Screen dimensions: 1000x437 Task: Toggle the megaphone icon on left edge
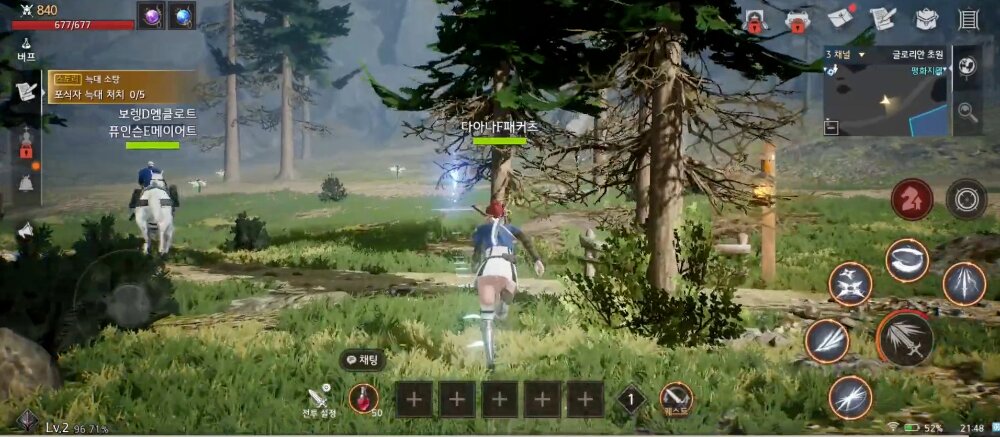pos(25,231)
